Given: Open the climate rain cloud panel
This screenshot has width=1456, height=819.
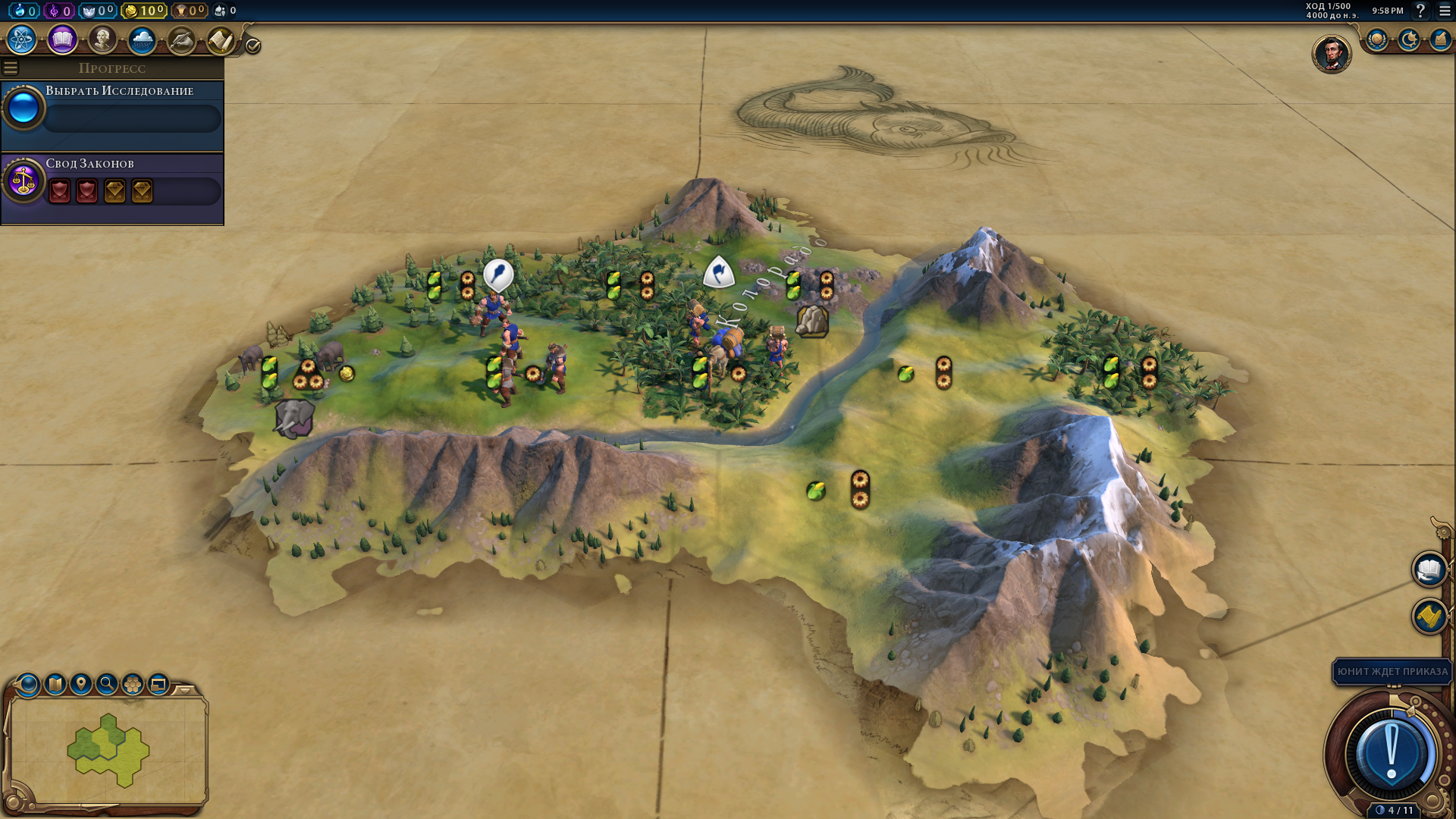Looking at the screenshot, I should (142, 39).
